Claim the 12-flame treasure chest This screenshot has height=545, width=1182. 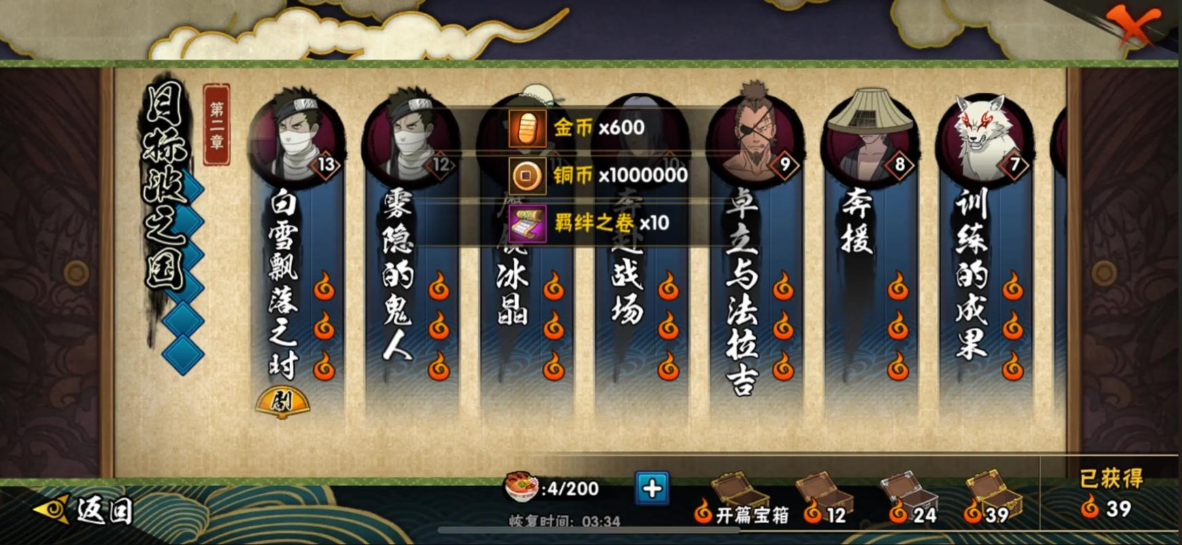click(826, 495)
